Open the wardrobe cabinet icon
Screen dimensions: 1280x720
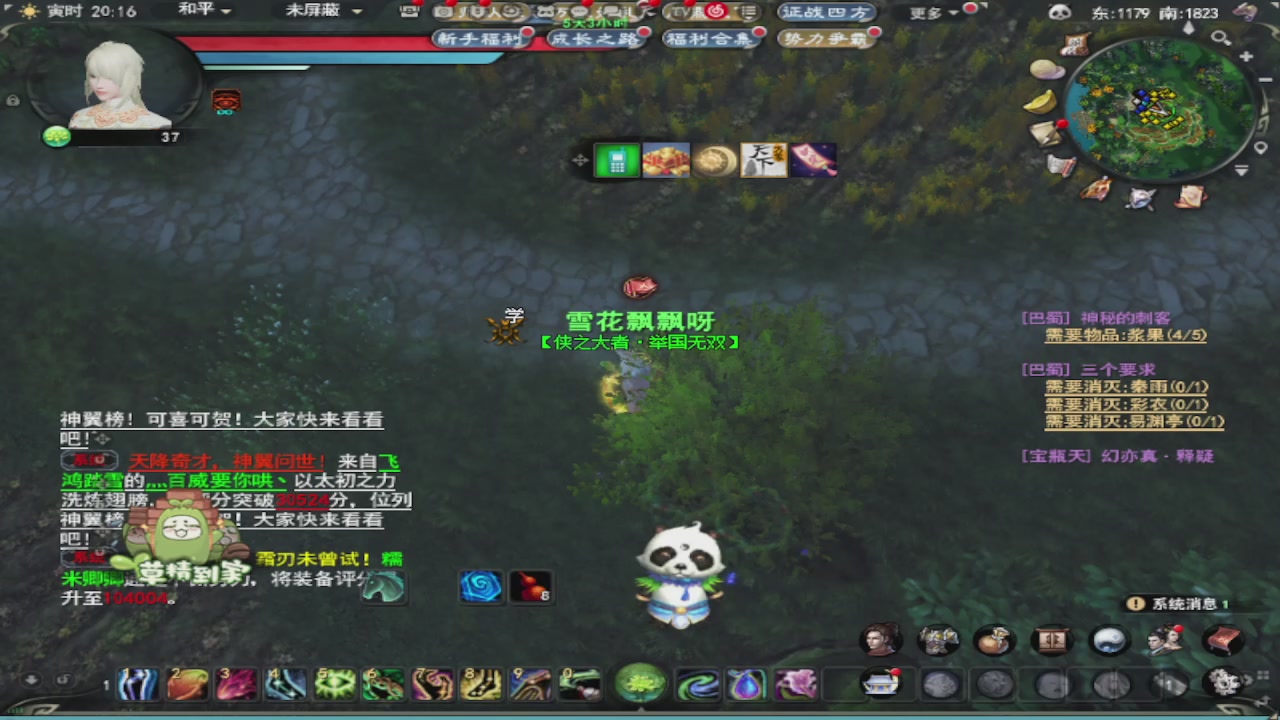(1052, 640)
